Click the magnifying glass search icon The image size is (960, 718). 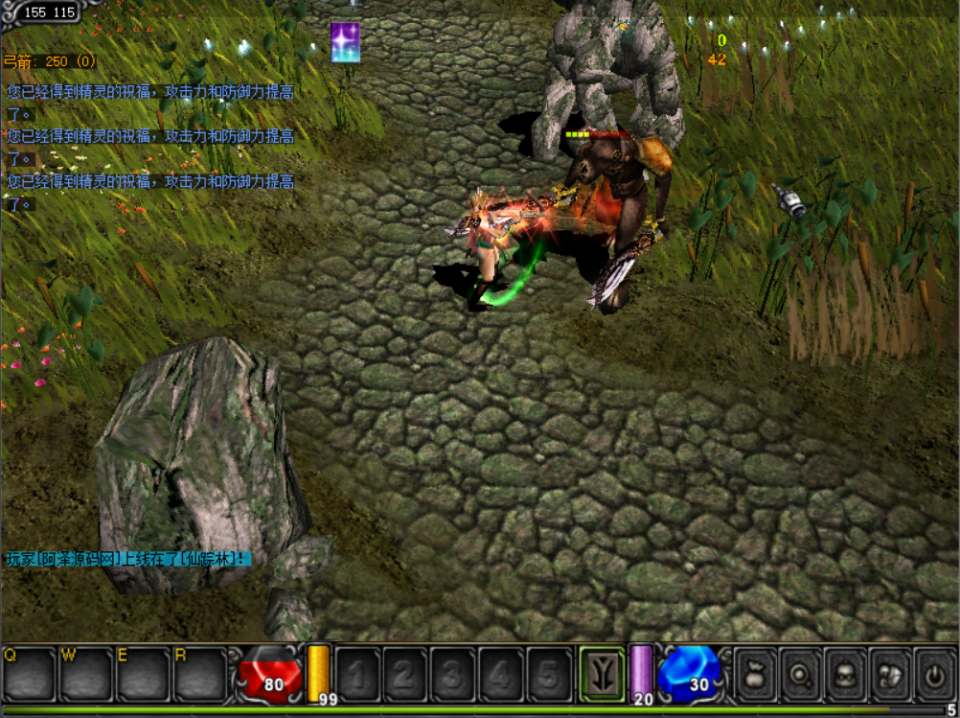click(x=801, y=674)
